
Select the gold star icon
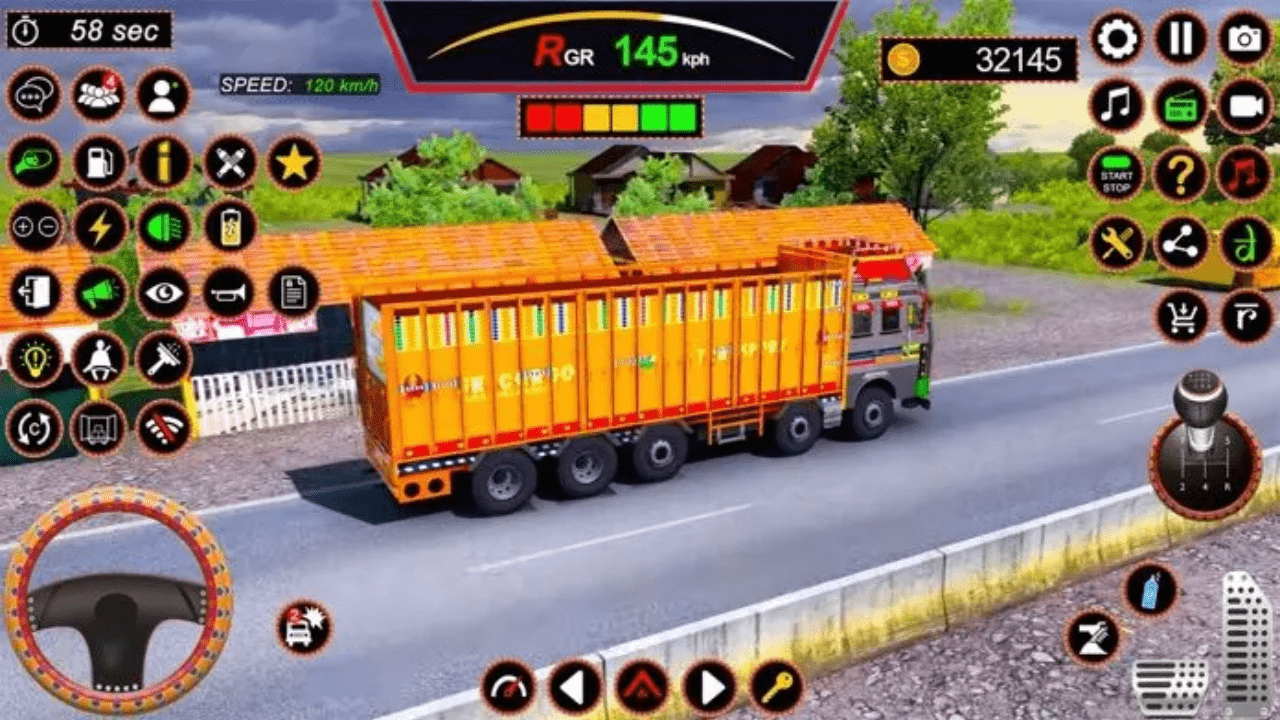click(x=294, y=162)
